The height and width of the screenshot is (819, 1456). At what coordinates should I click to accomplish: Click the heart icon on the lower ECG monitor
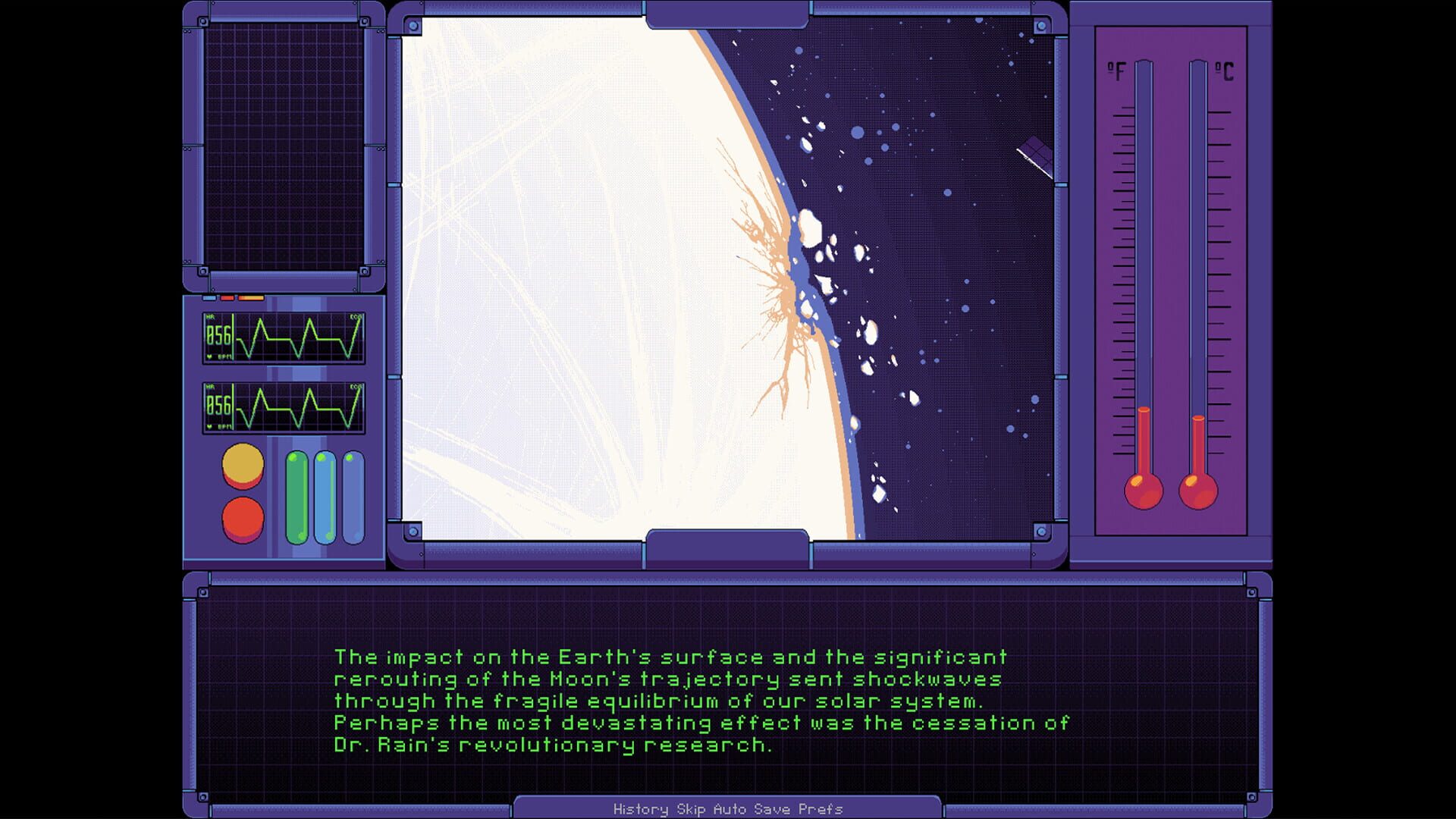(209, 427)
